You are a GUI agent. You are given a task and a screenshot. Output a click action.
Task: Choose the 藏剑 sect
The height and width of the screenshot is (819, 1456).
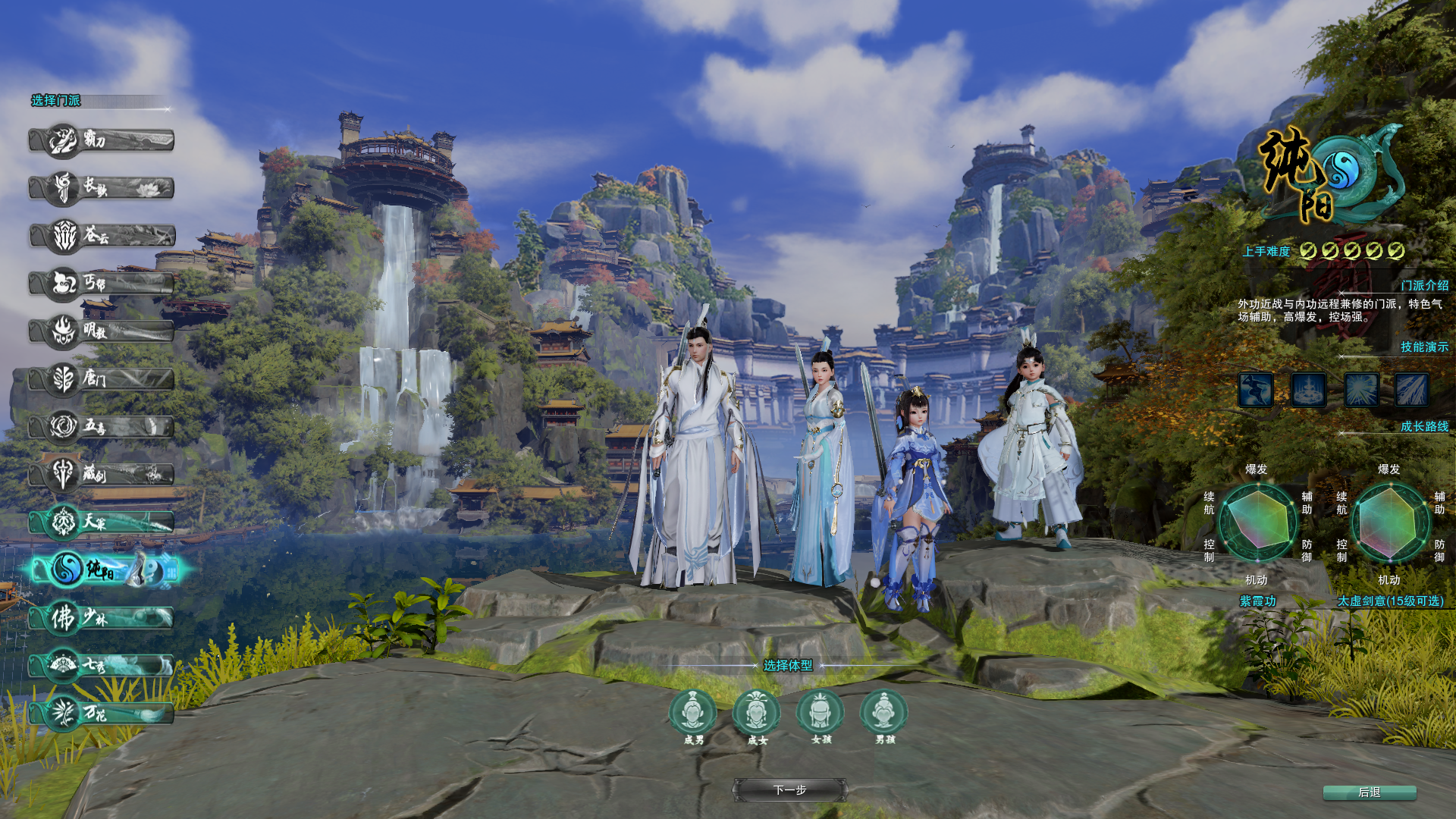102,474
